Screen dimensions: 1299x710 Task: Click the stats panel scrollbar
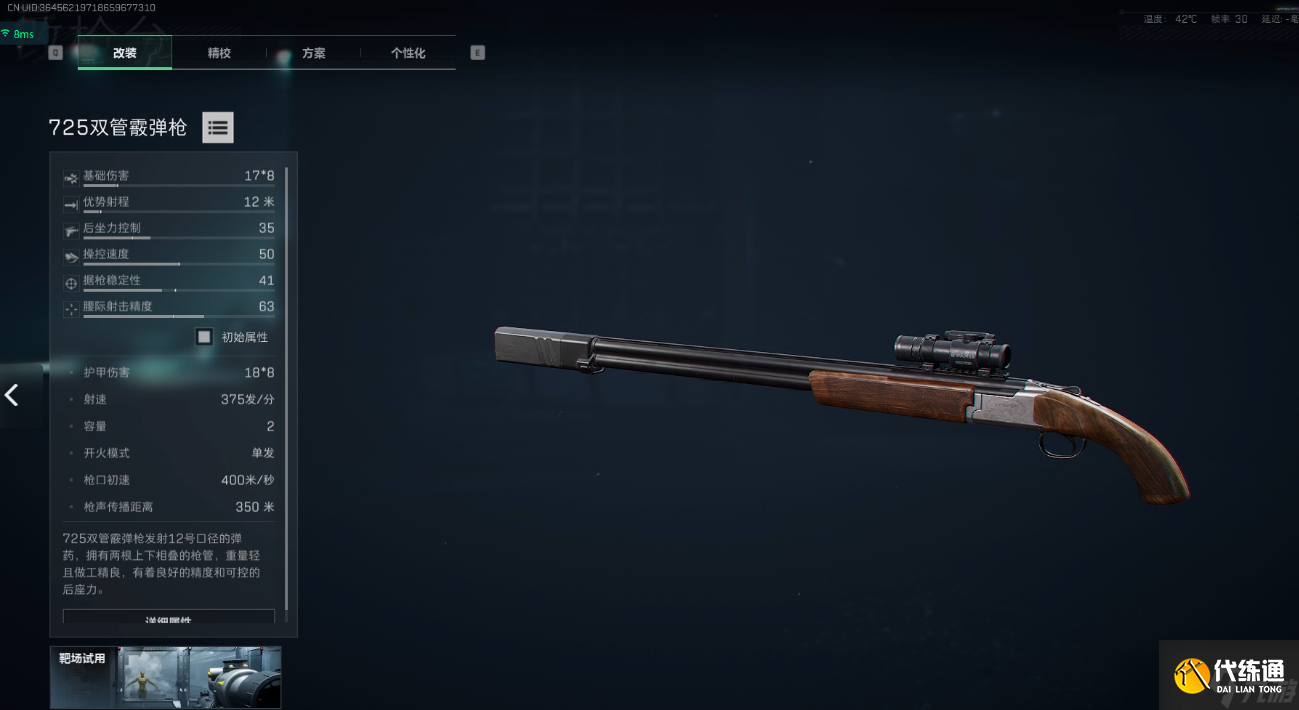coord(287,390)
